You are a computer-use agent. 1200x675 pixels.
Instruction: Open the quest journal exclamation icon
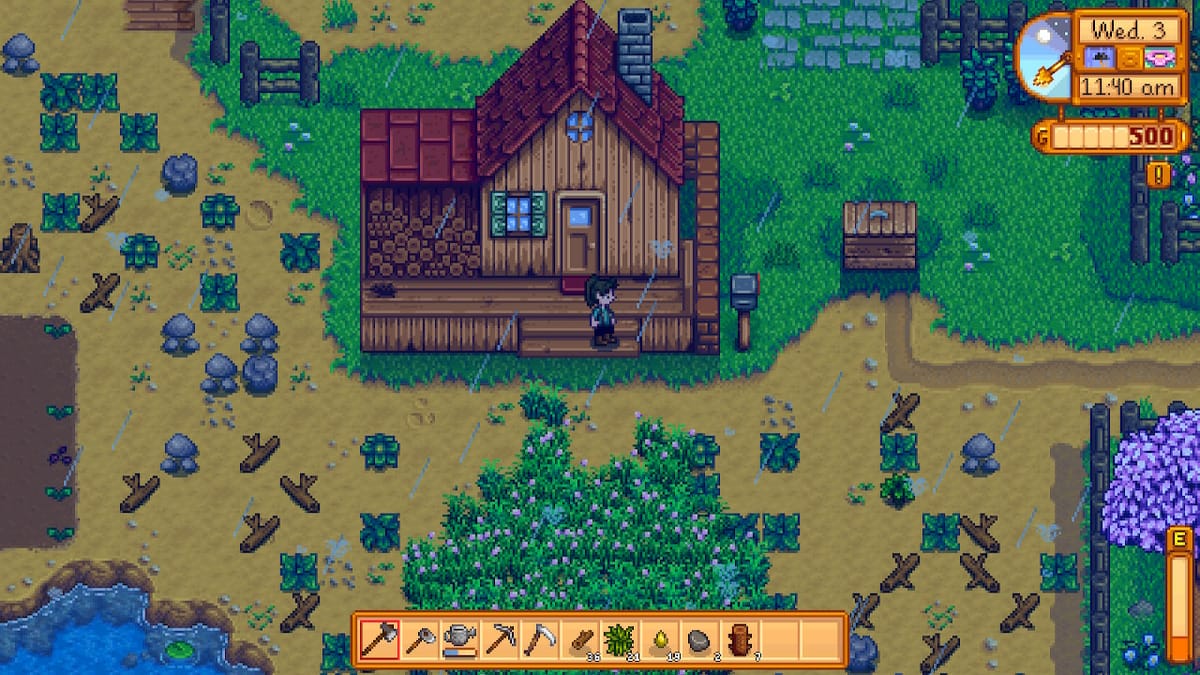[1160, 176]
